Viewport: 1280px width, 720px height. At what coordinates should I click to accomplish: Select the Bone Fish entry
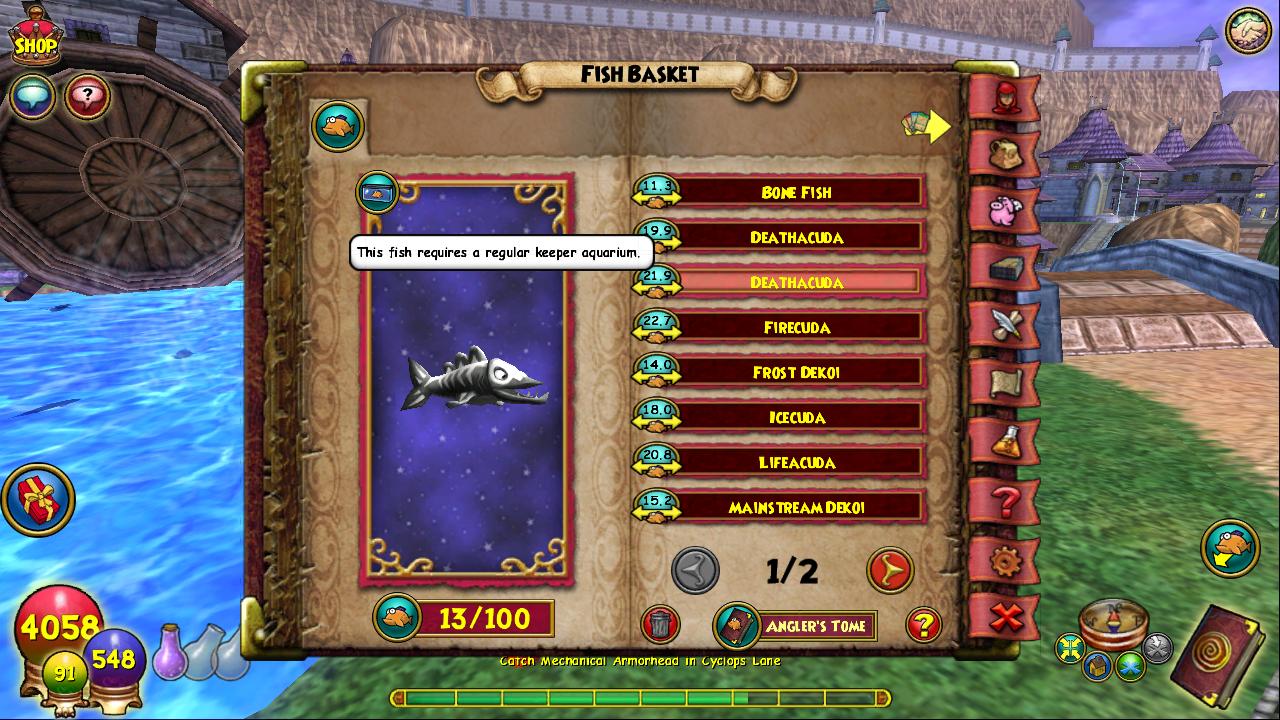point(796,192)
